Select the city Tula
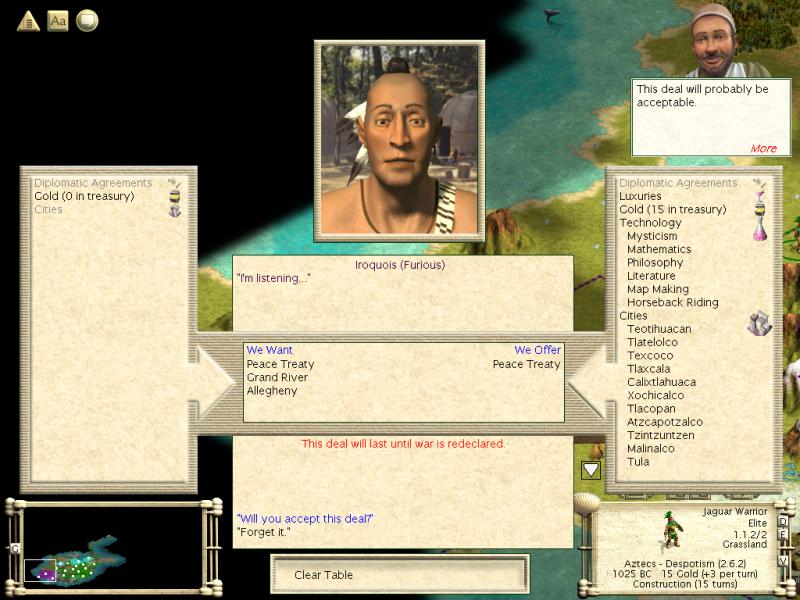Screen dimensions: 800x600 (638, 462)
